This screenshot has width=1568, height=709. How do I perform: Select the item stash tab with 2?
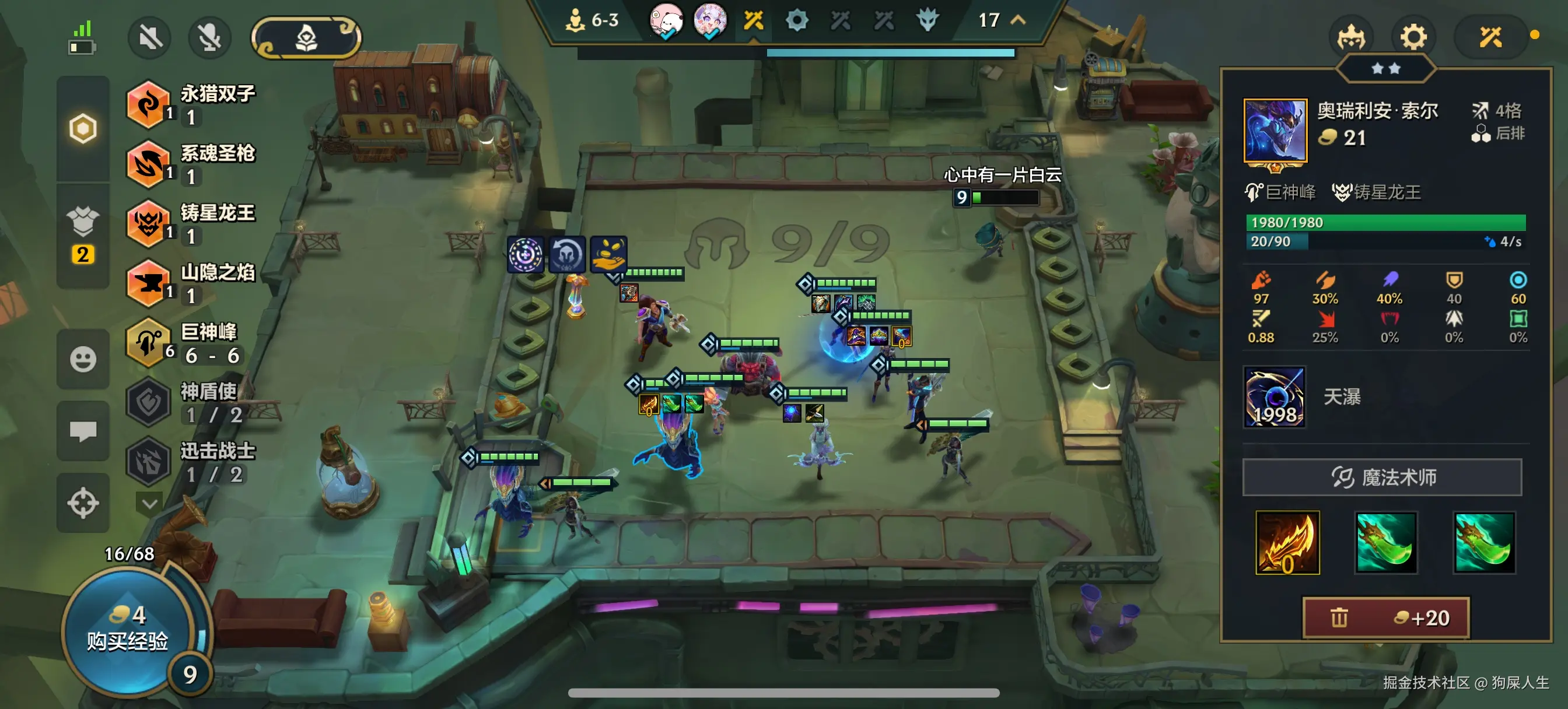click(83, 236)
